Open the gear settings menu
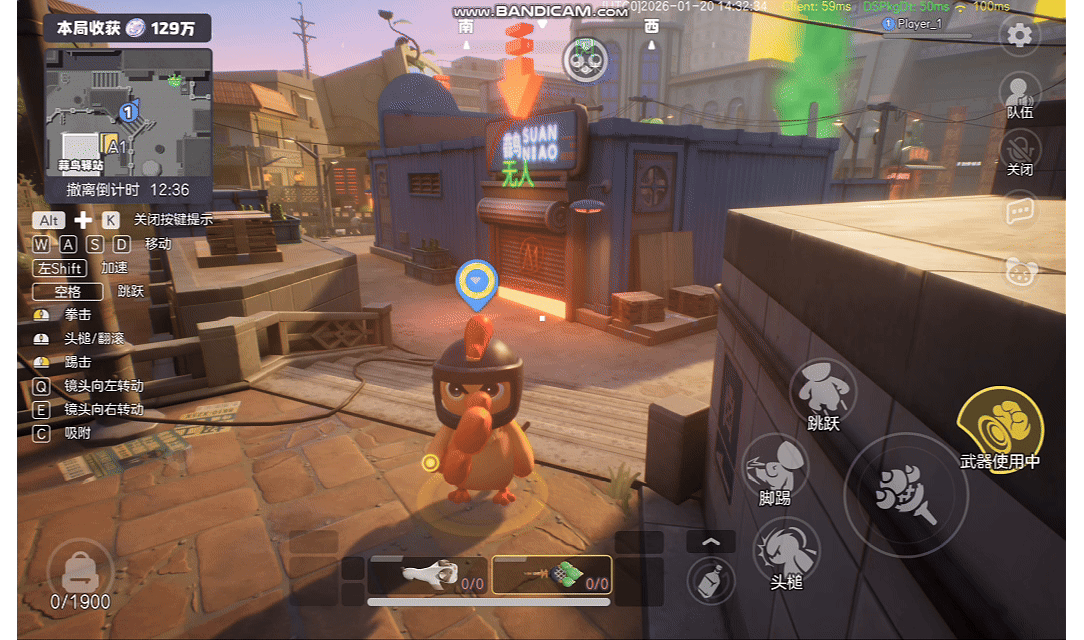 click(1019, 36)
